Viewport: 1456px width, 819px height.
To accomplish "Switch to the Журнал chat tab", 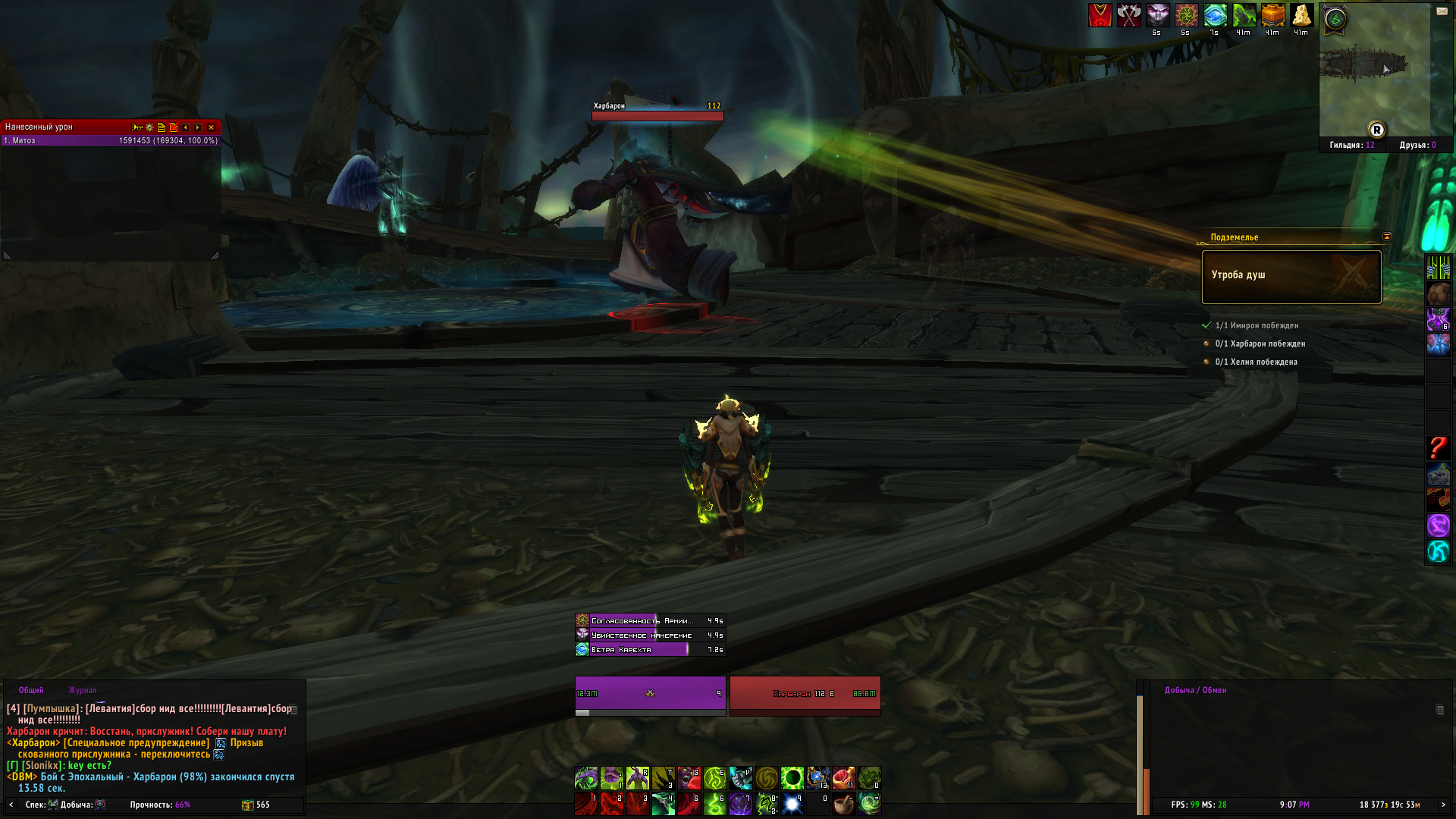I will (83, 690).
